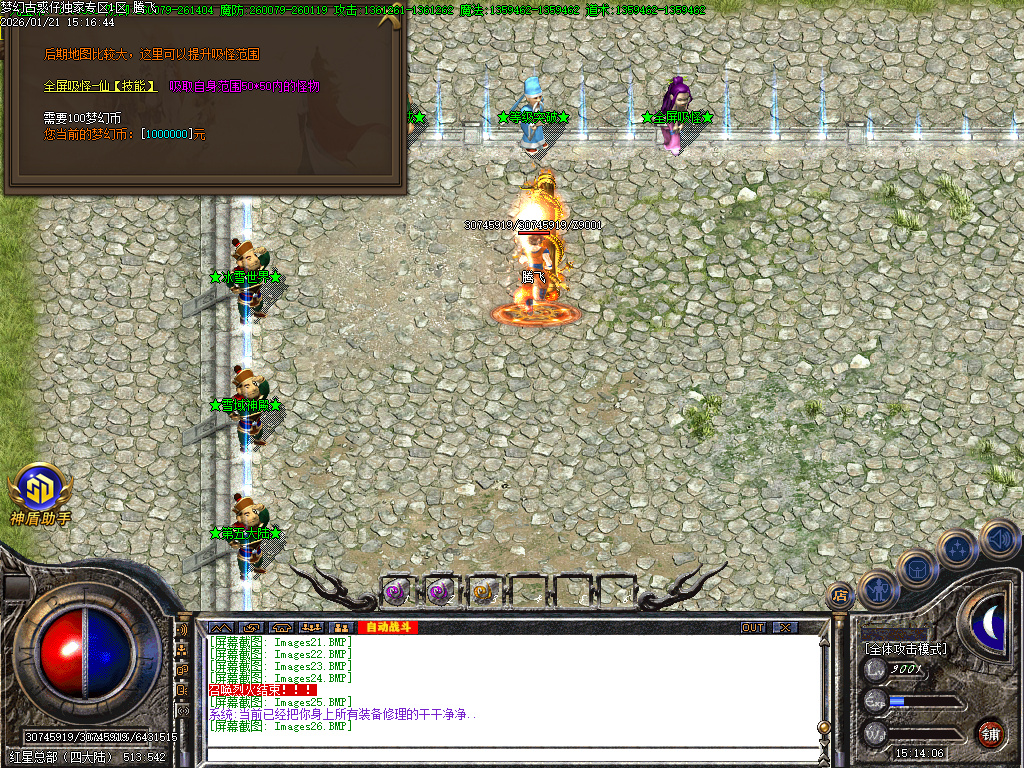Use the orange spiral scroll in the belt

coord(483,592)
